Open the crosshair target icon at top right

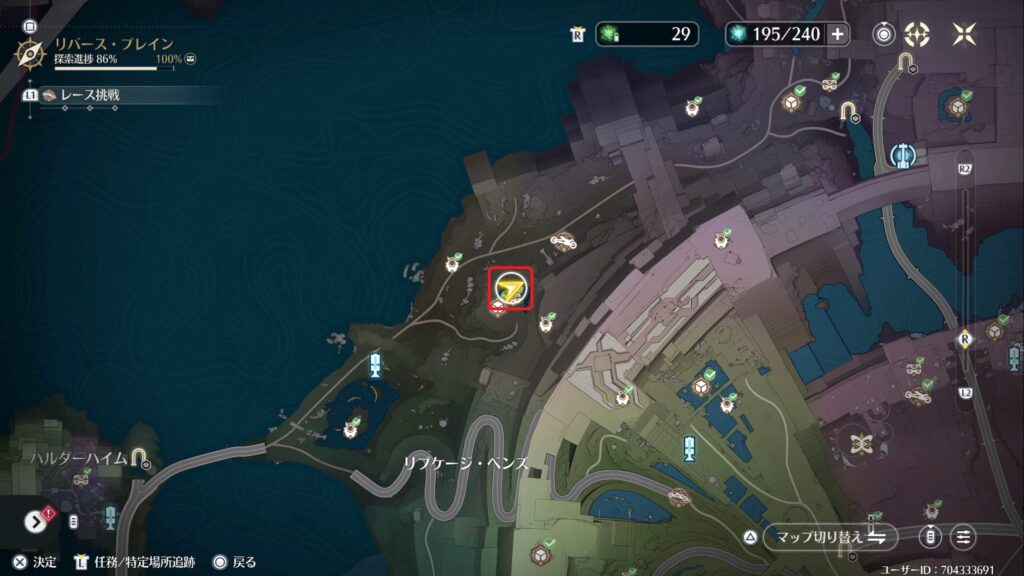point(917,34)
